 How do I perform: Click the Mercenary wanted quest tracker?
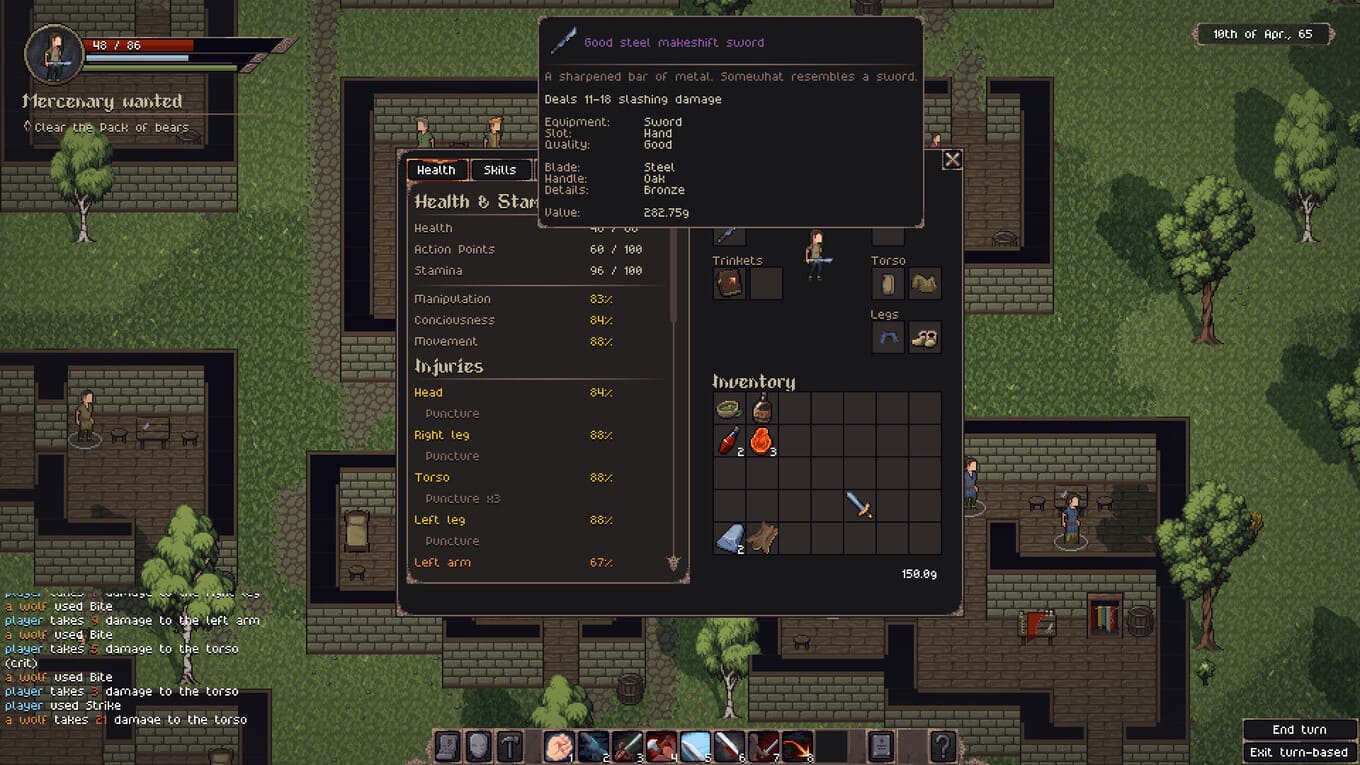tap(102, 102)
